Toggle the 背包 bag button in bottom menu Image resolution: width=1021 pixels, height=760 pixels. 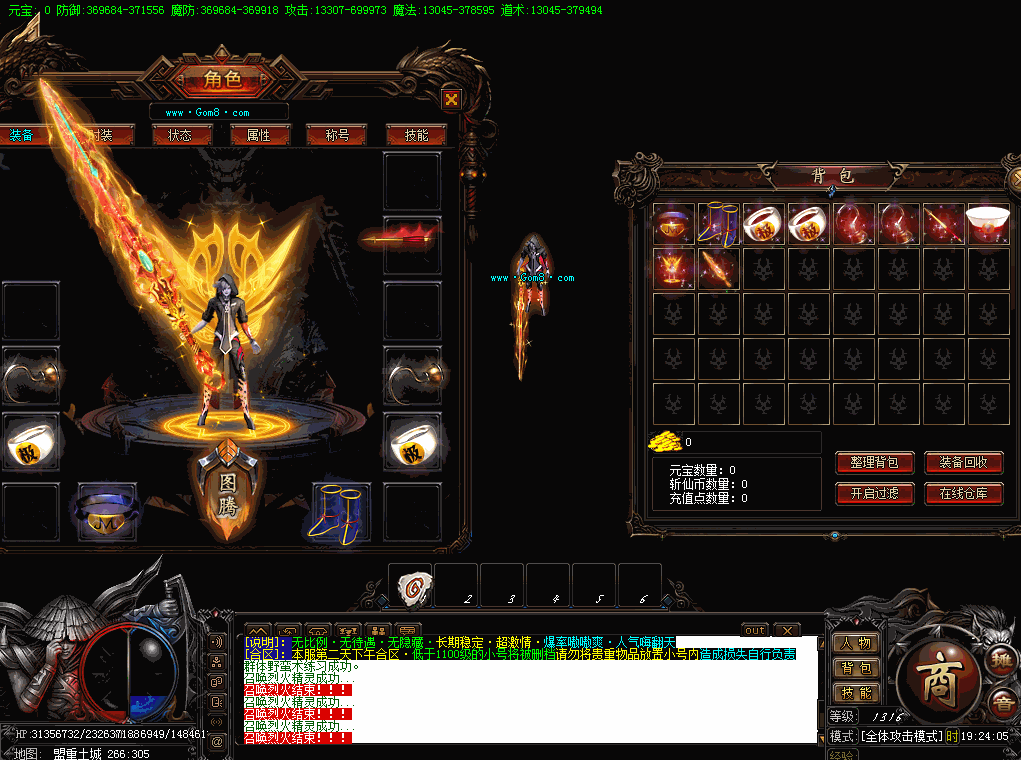click(x=856, y=668)
